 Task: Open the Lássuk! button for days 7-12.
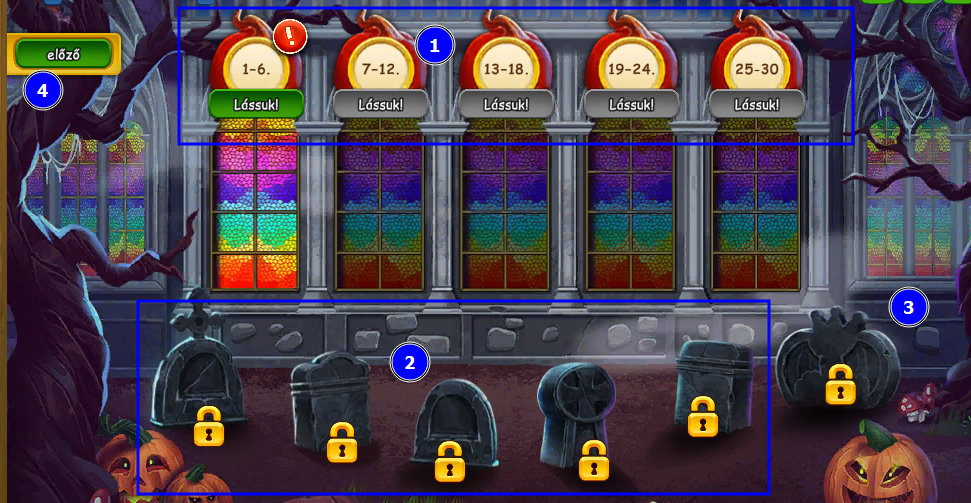(381, 104)
